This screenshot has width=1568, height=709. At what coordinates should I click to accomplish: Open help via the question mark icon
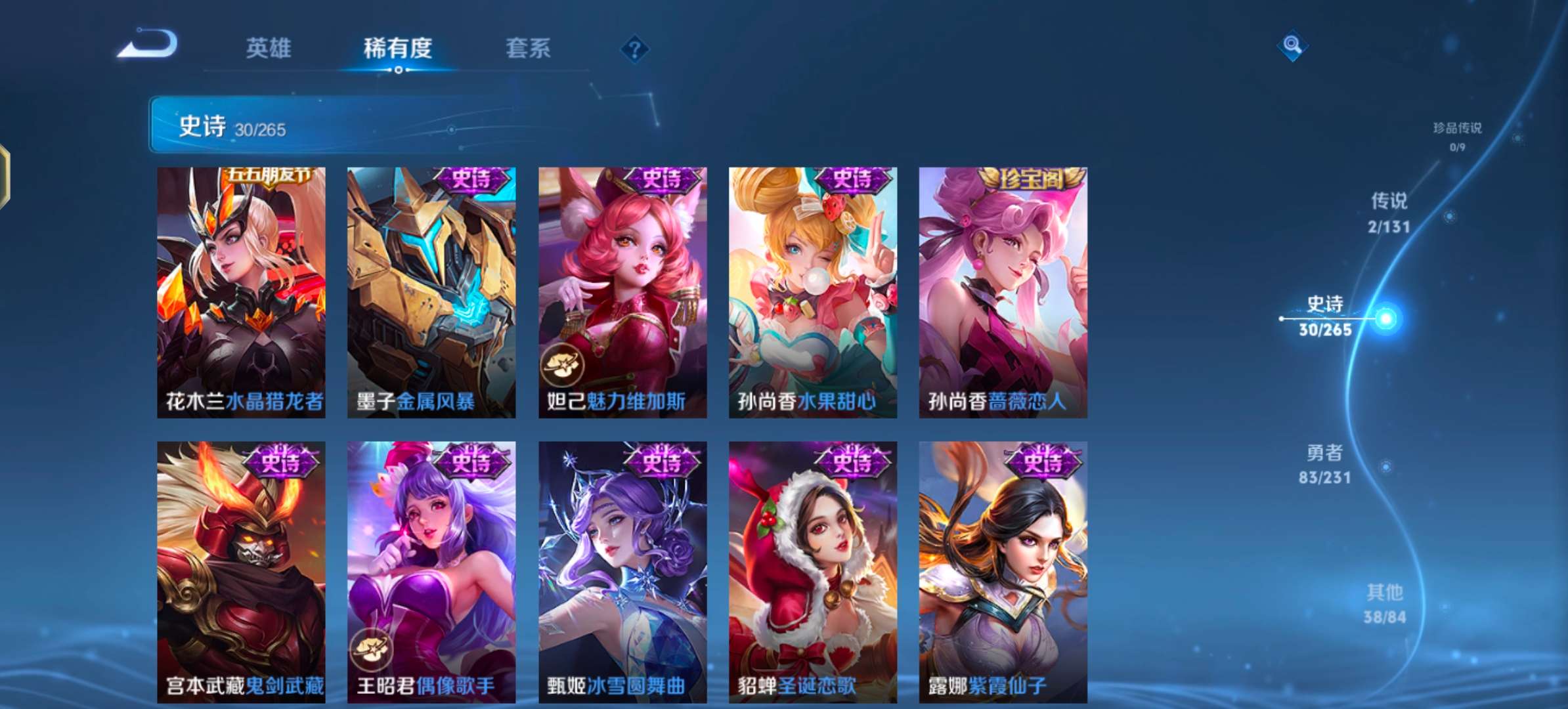click(632, 48)
